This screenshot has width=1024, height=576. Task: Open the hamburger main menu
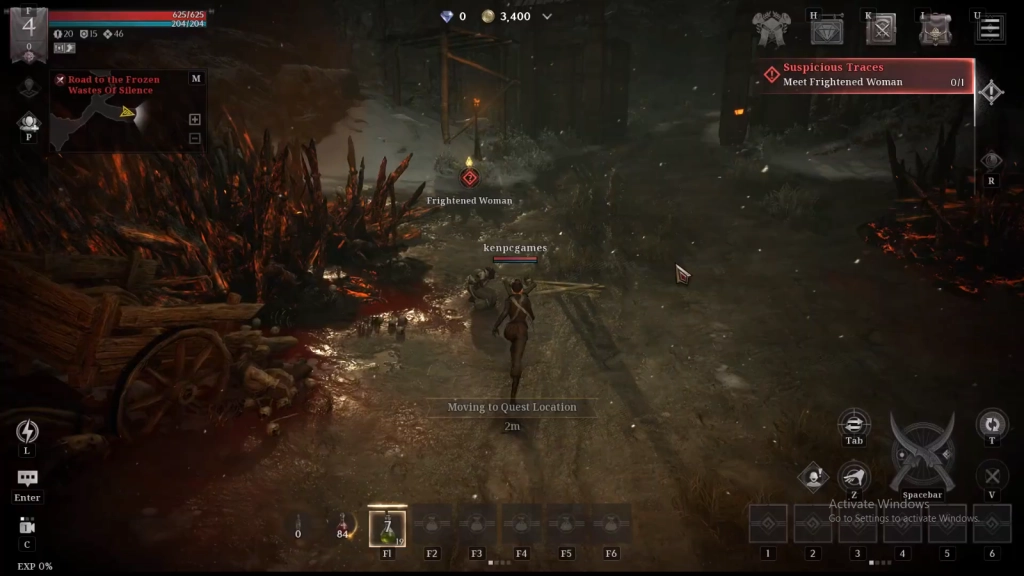(x=990, y=28)
